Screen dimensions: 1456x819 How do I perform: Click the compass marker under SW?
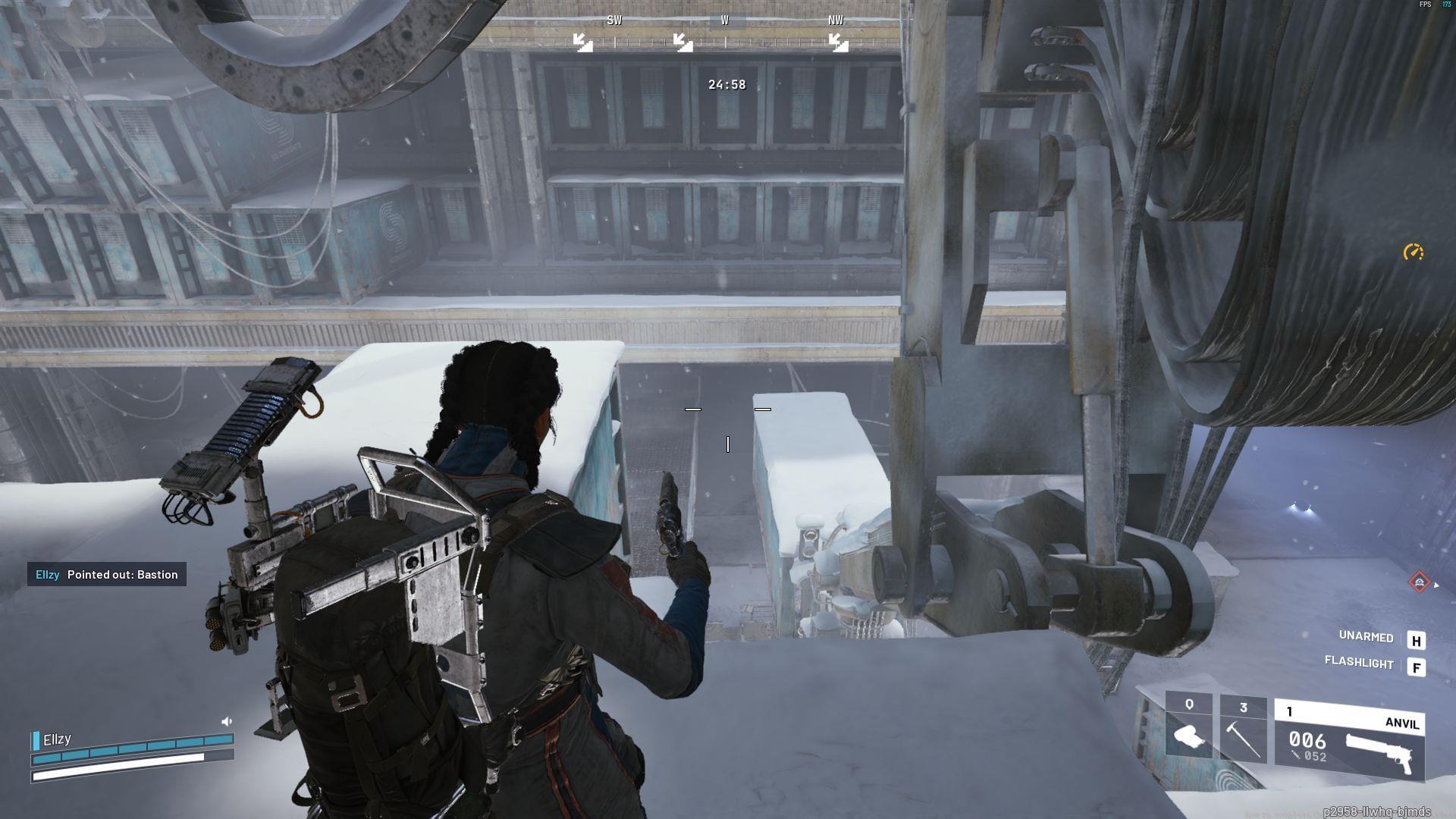coord(582,43)
